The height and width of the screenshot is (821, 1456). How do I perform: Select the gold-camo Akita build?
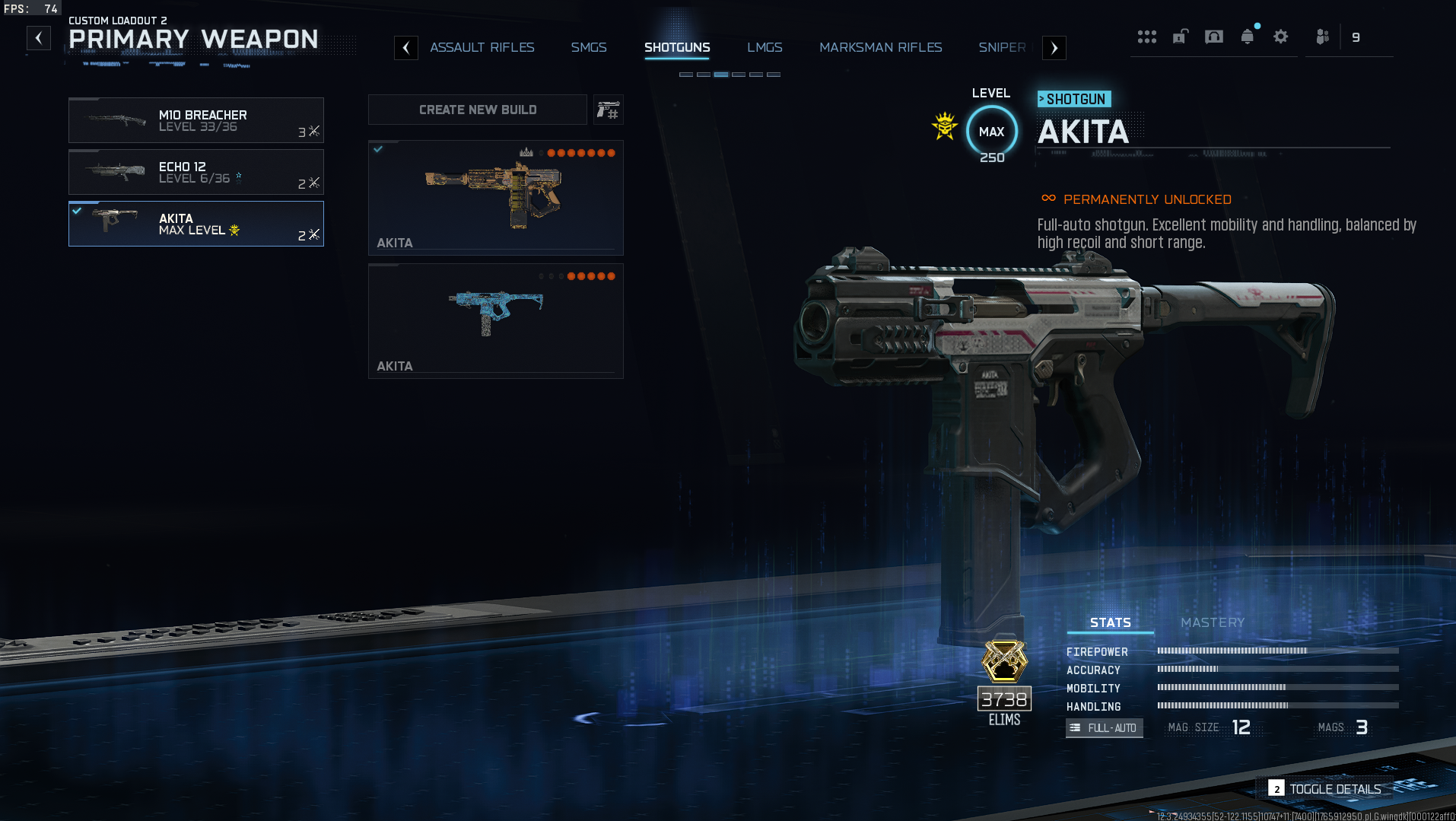pyautogui.click(x=495, y=197)
